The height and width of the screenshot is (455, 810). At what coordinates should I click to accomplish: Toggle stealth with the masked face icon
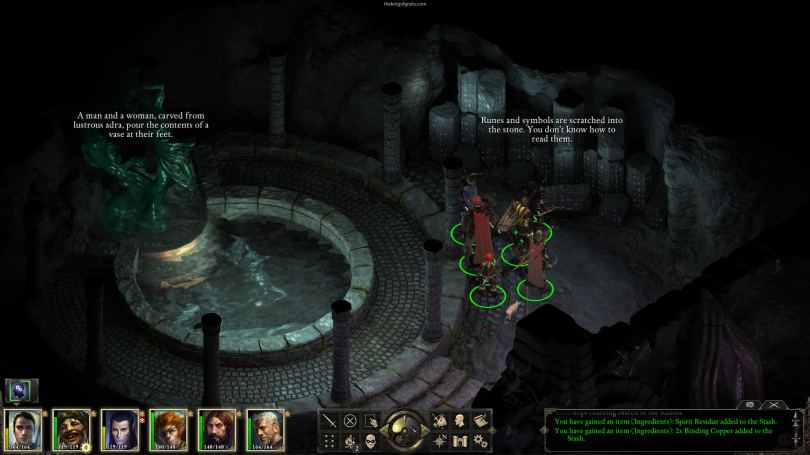(370, 441)
